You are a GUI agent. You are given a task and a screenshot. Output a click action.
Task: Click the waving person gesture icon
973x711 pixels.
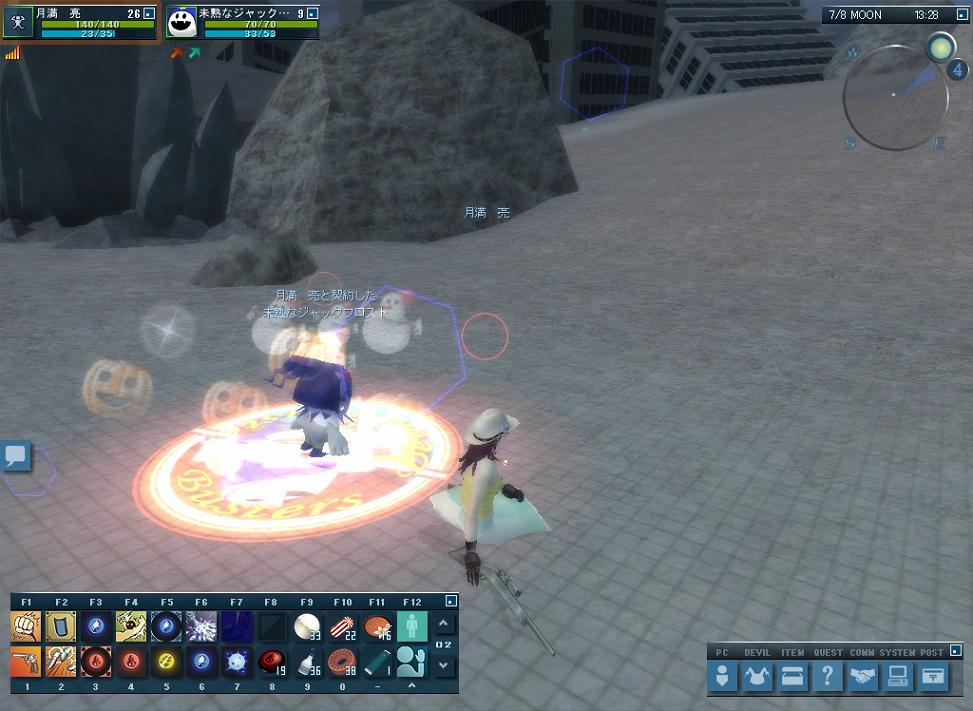(x=411, y=661)
